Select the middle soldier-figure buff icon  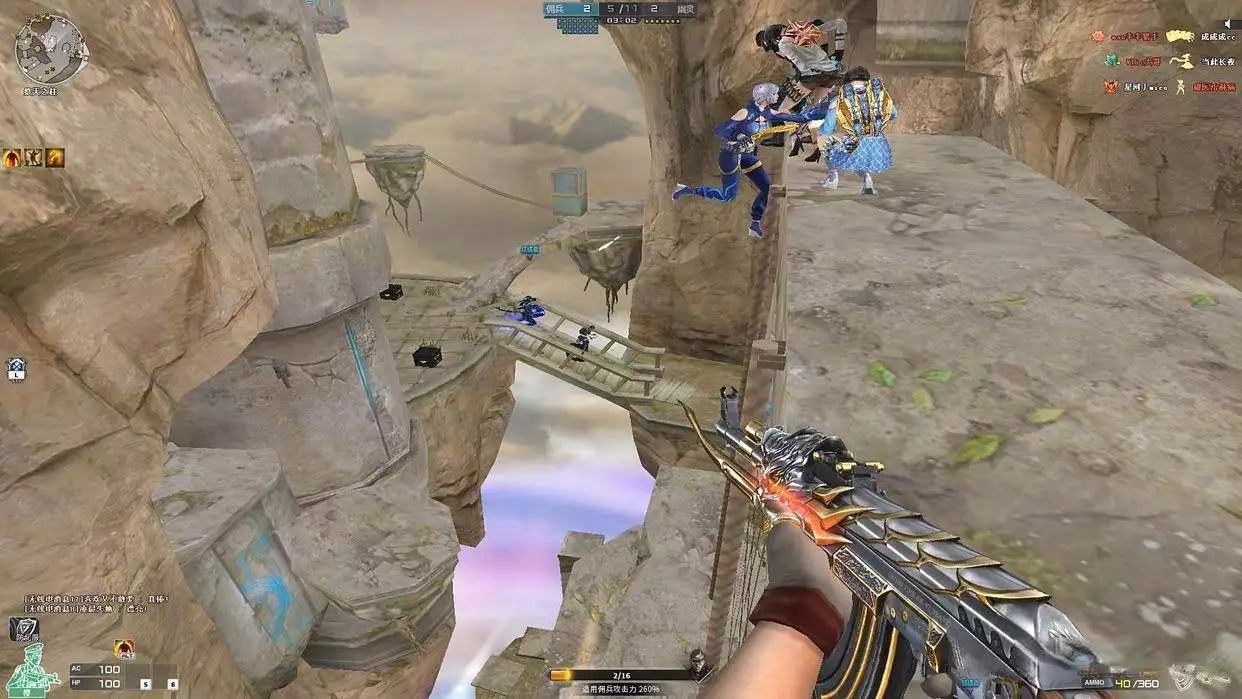(x=33, y=158)
